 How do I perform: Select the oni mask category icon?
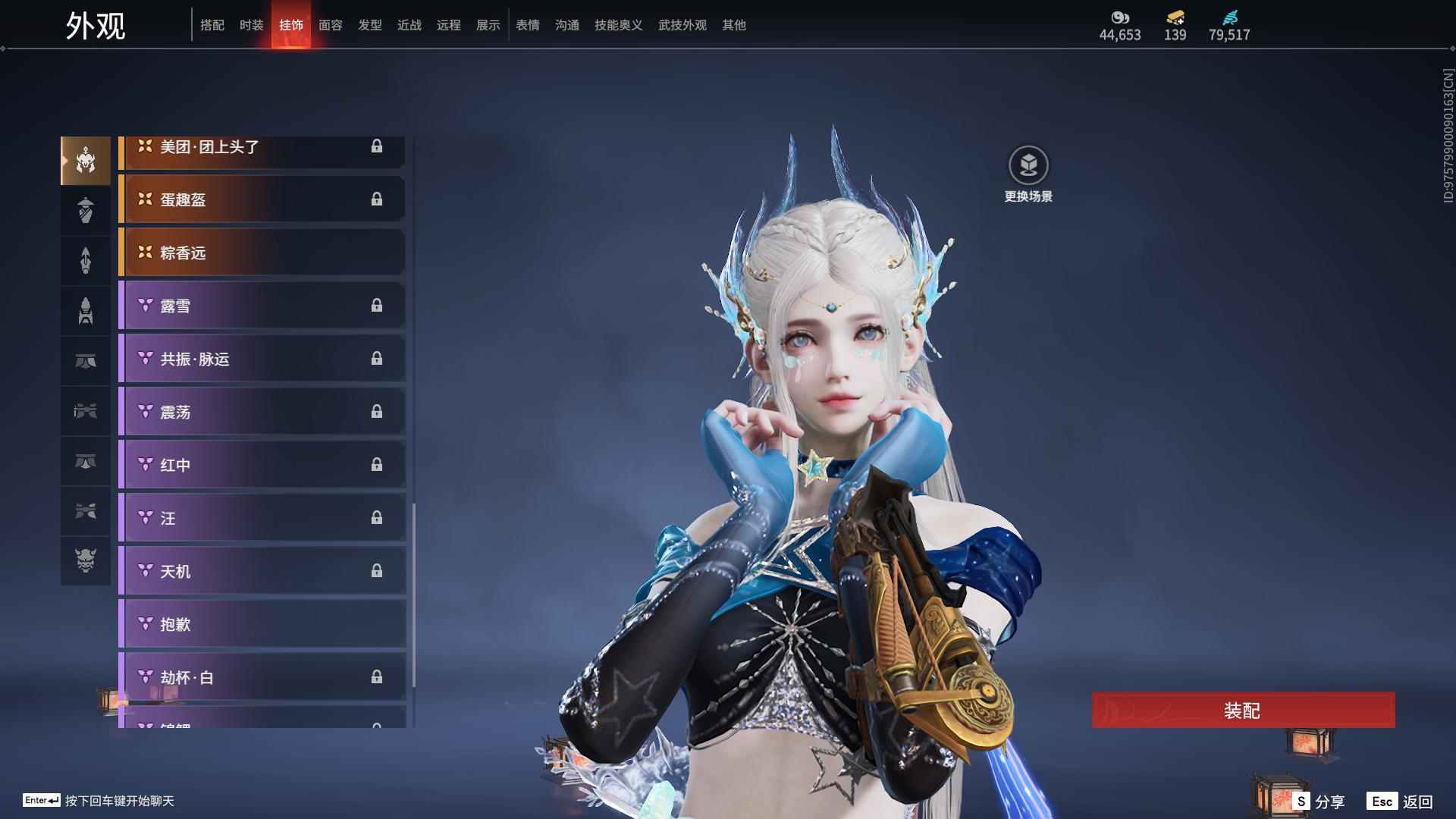86,560
